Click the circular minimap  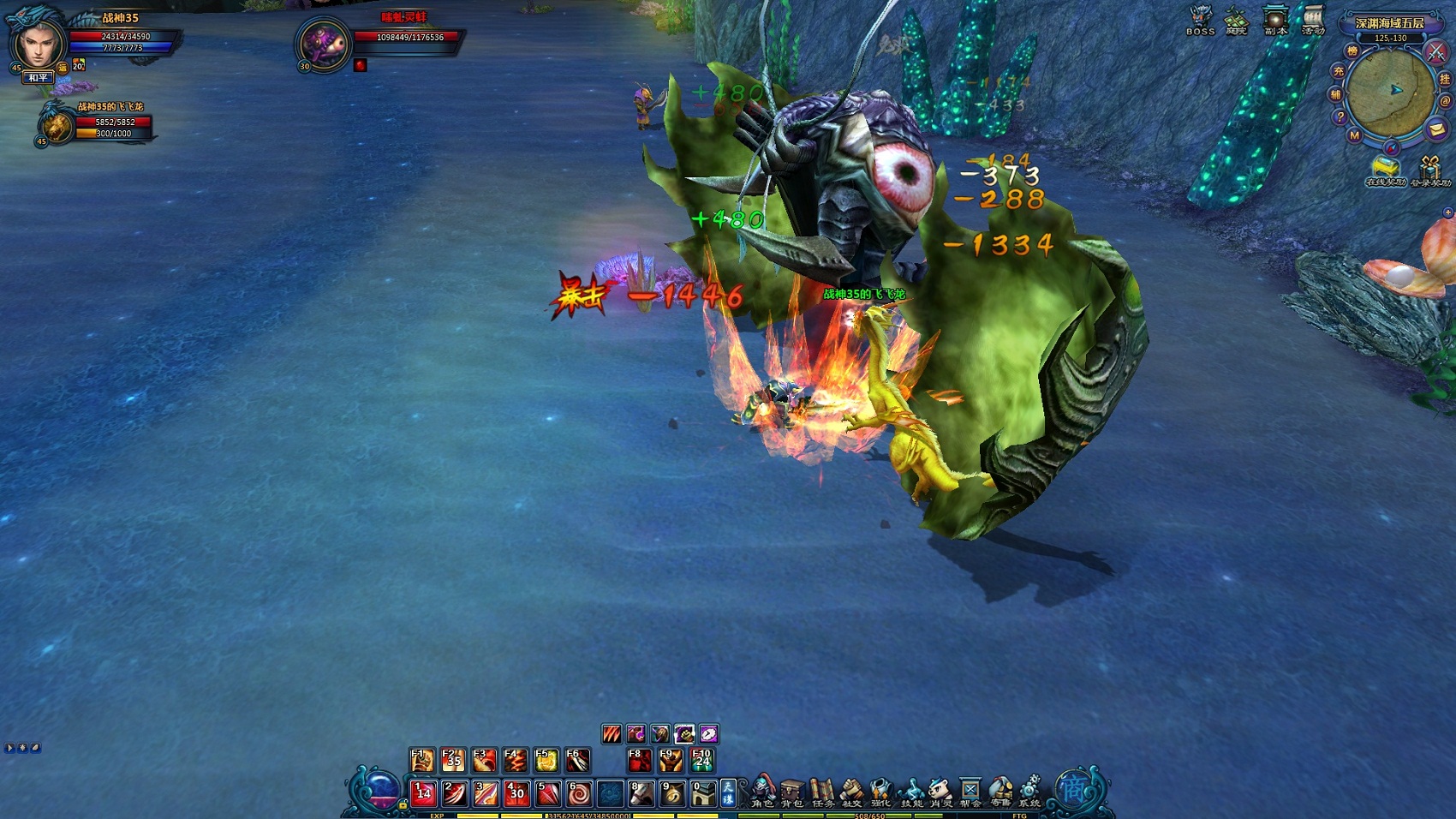coord(1390,92)
